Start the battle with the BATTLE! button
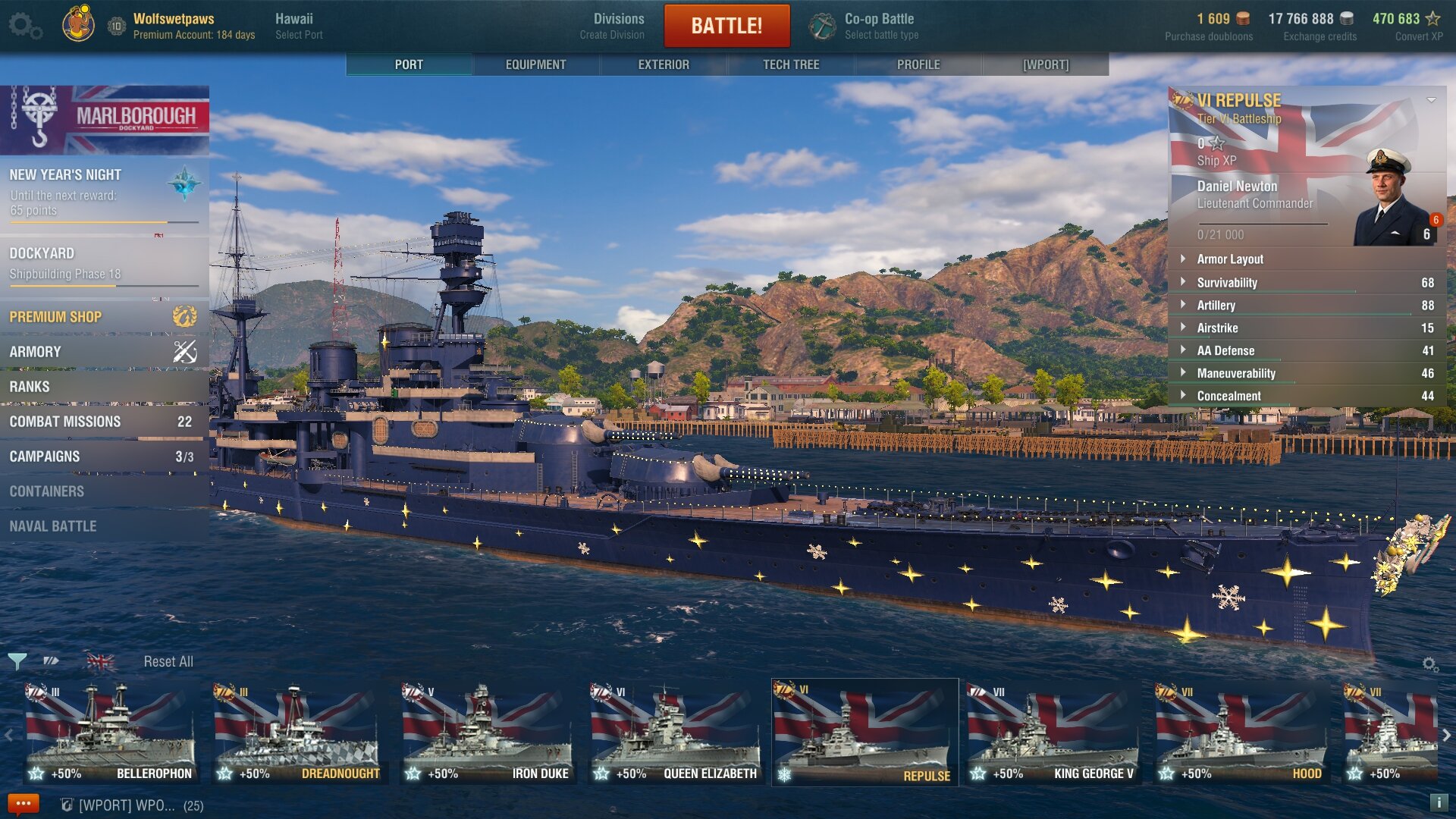 726,26
